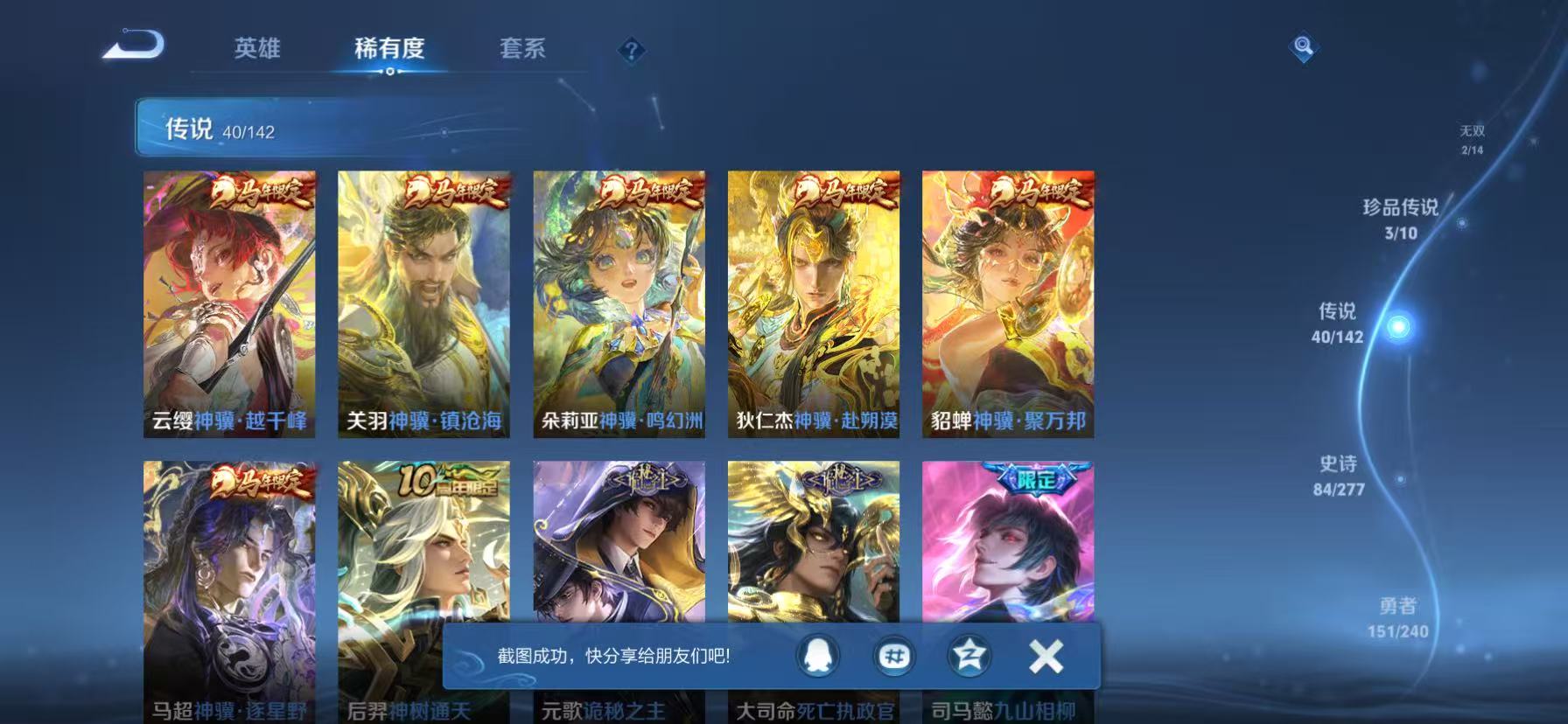The image size is (1568, 724).
Task: Switch to the 套系 tab
Action: coord(521,50)
